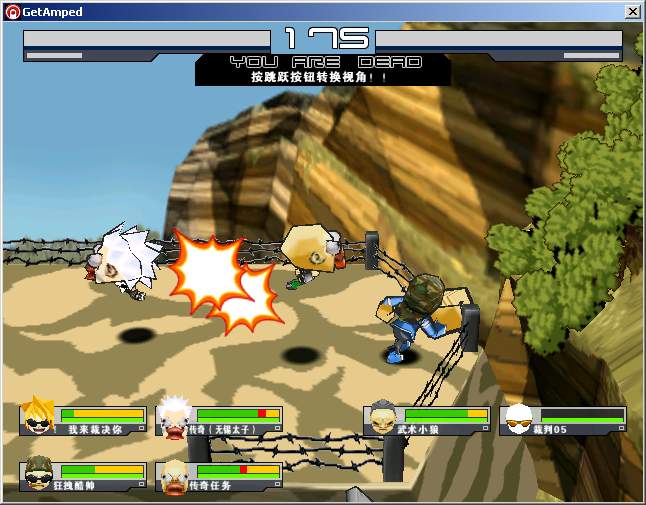Select the 狂拽酷帅 player portrait
This screenshot has width=646, height=505.
click(x=39, y=473)
